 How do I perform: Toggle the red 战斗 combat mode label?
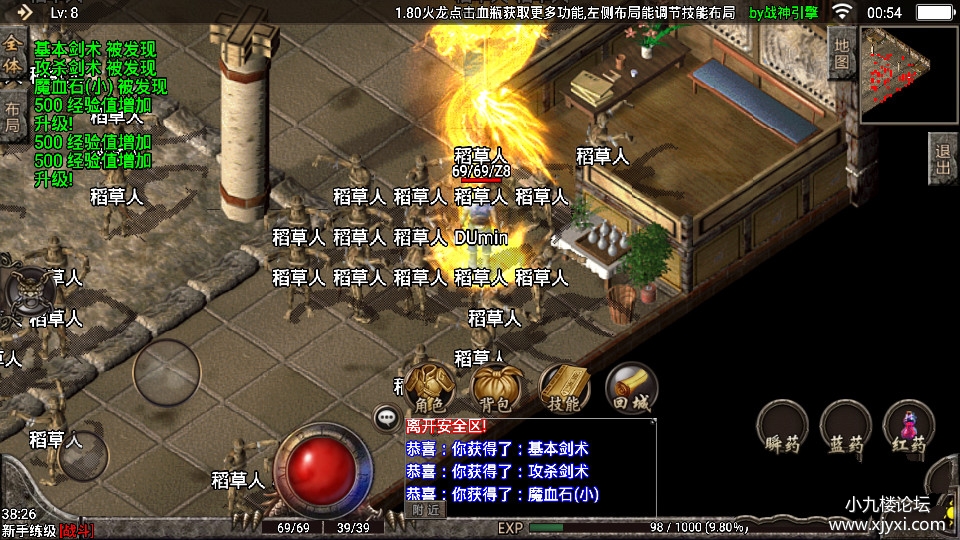(76, 530)
